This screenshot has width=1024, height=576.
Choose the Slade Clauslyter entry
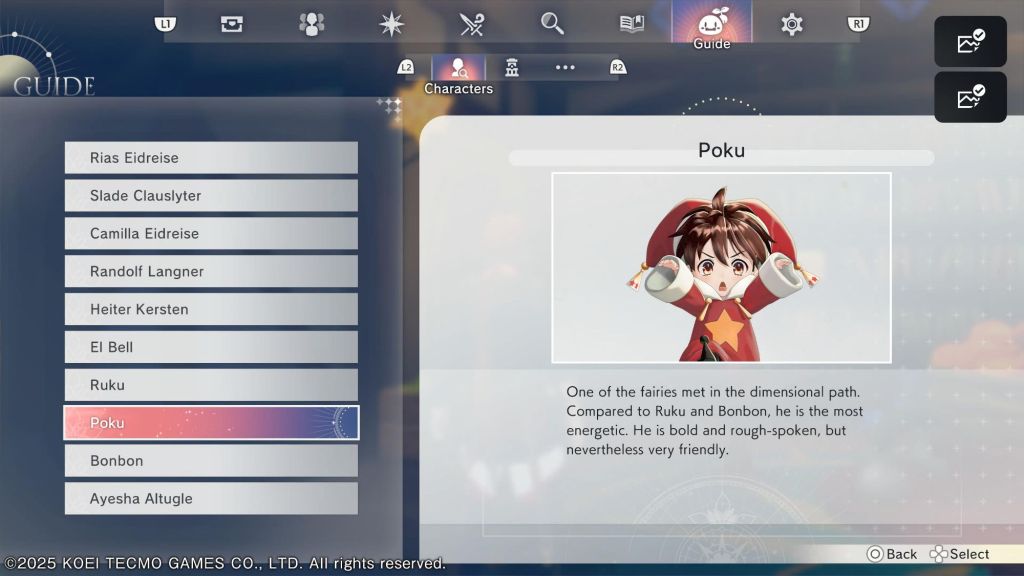pos(211,196)
